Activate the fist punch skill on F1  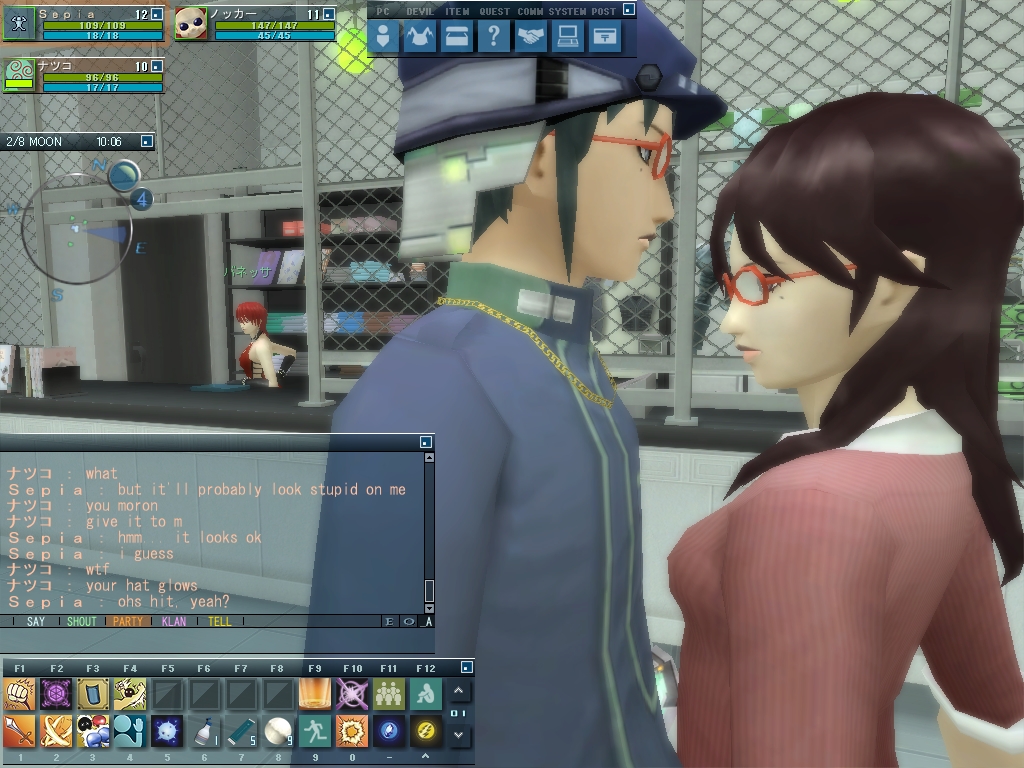(x=20, y=694)
